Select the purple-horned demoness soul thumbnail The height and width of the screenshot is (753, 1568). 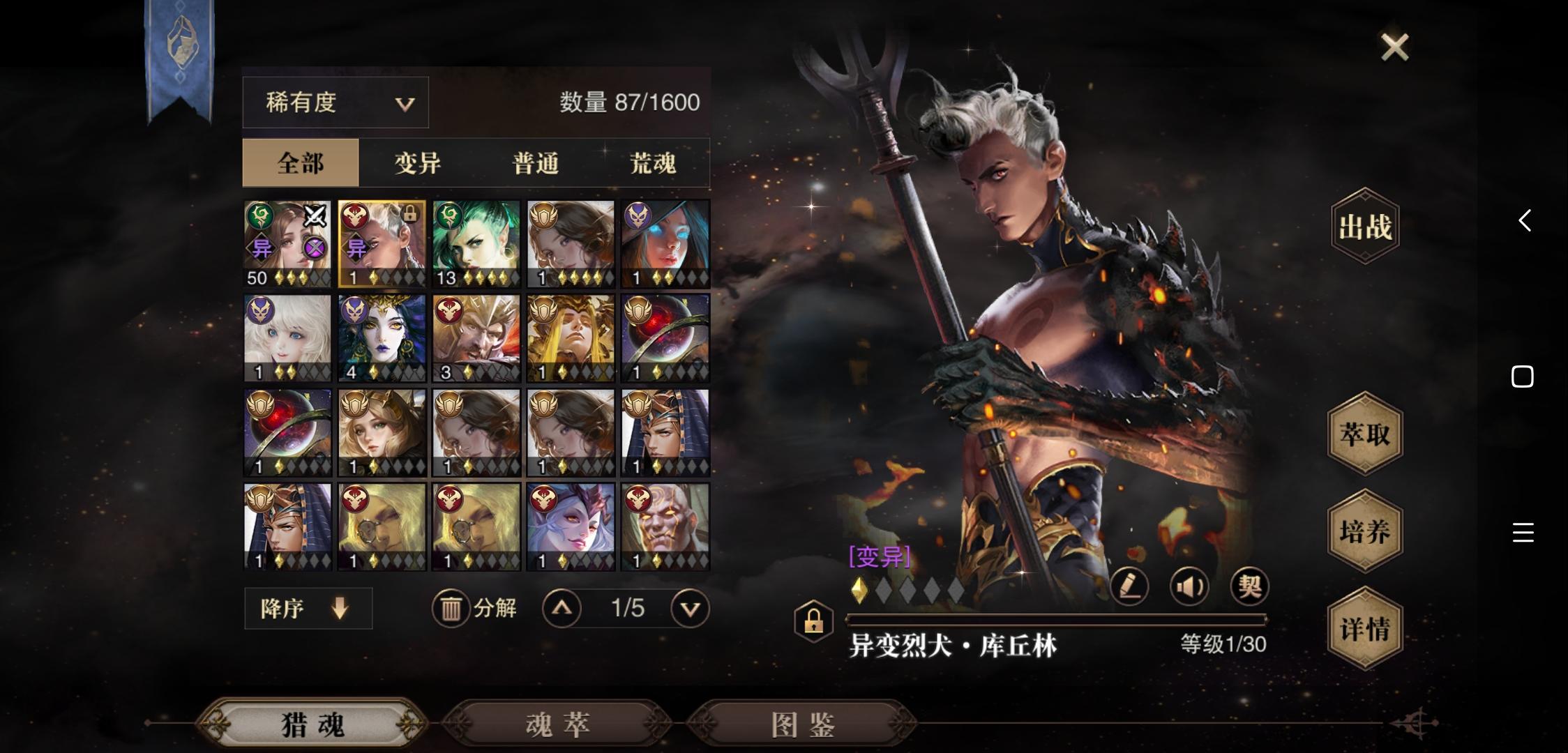(x=570, y=526)
